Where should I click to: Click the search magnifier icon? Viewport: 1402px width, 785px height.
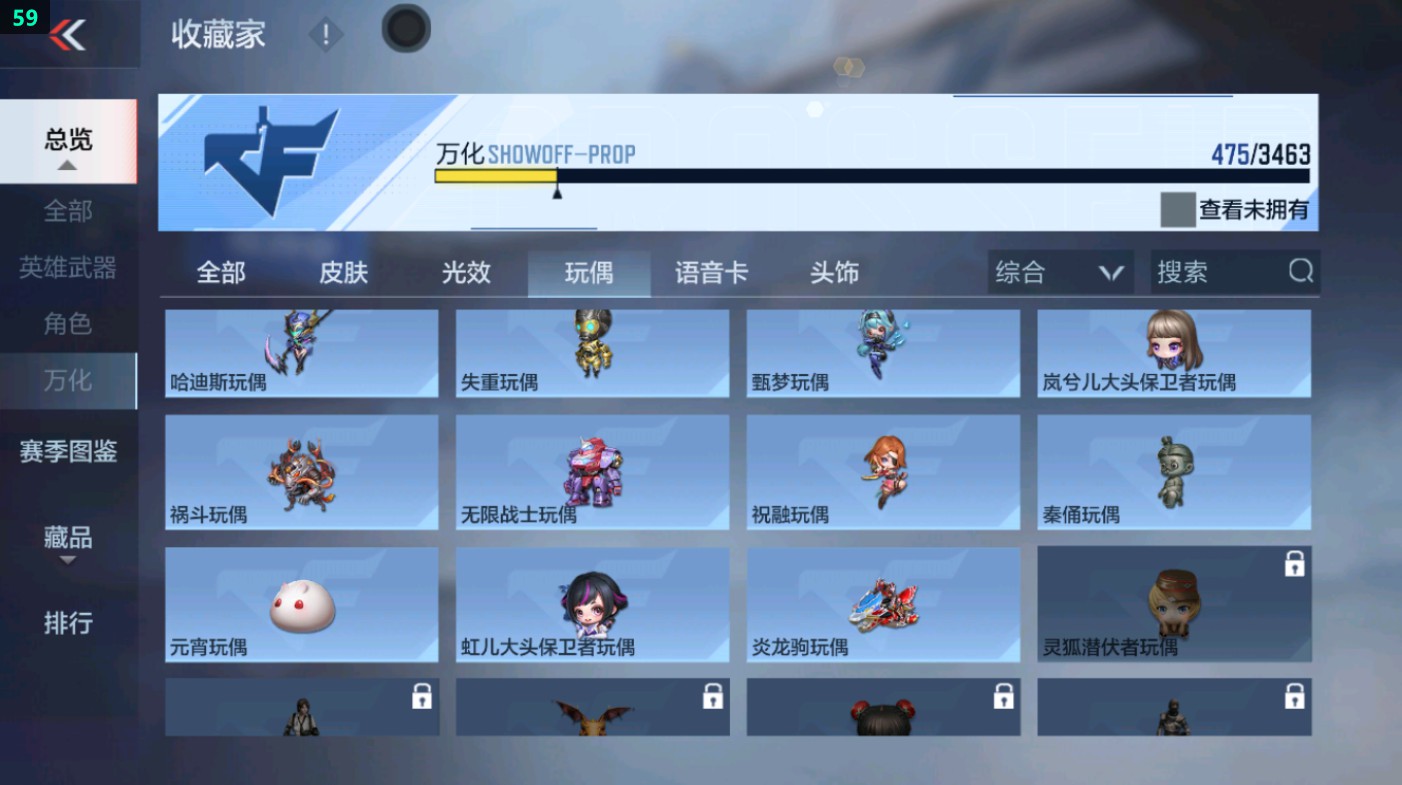[x=1299, y=271]
